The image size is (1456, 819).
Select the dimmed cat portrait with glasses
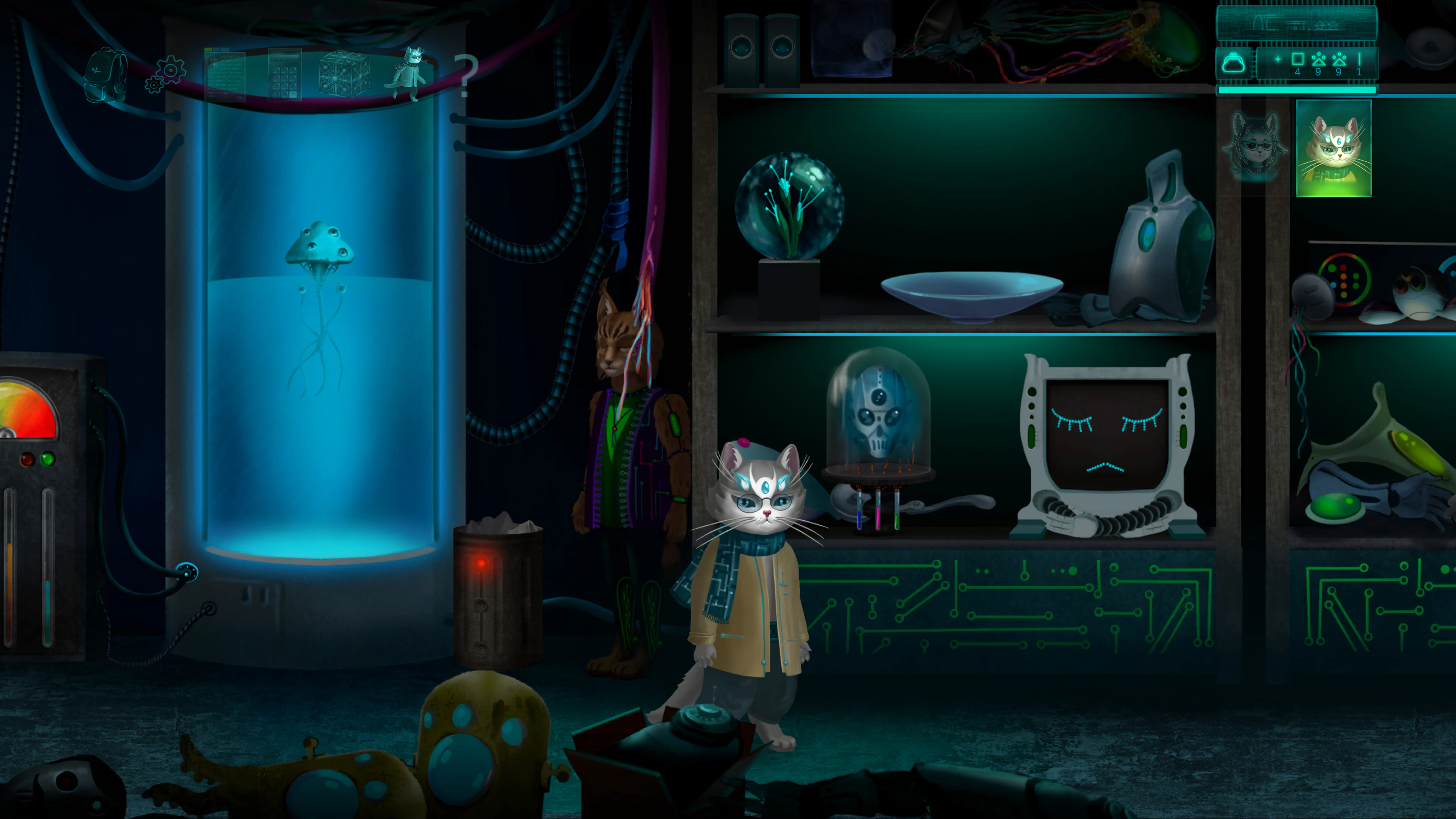[1255, 147]
